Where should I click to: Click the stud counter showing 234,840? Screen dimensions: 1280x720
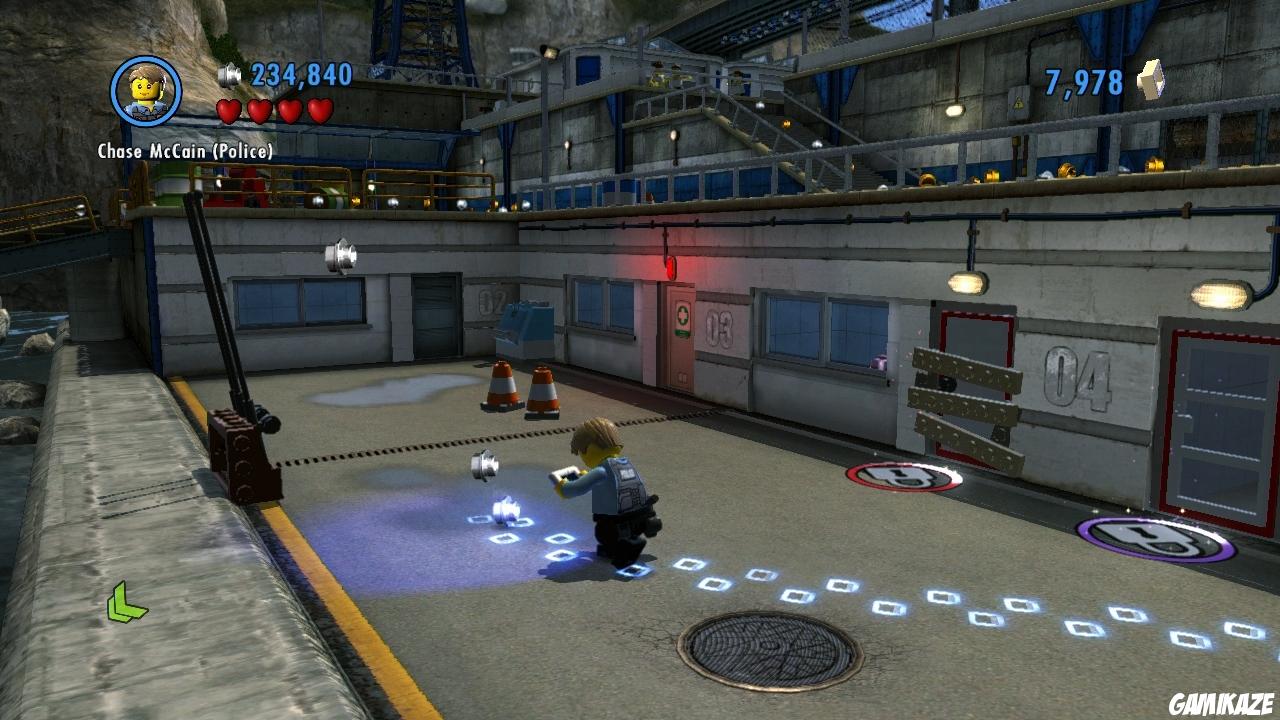click(x=291, y=73)
